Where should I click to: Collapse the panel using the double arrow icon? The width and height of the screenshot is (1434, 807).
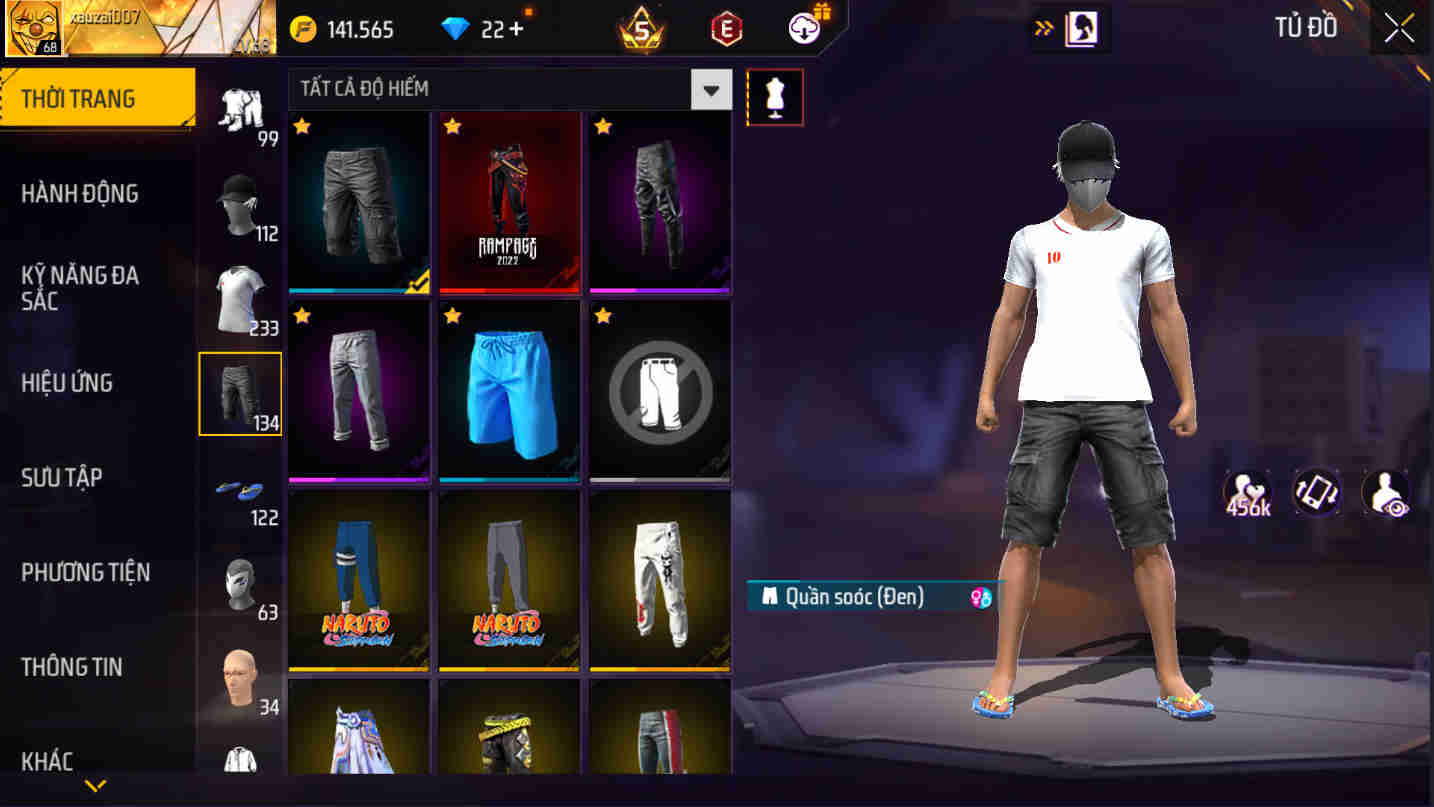click(x=1043, y=28)
